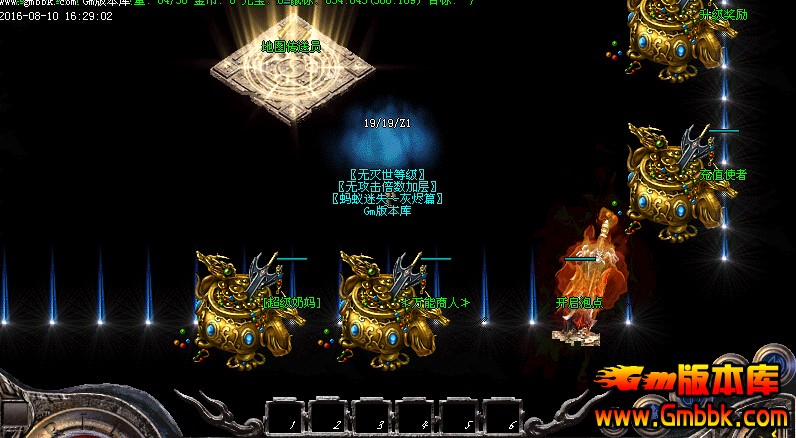Click hotbar slot number 3
The height and width of the screenshot is (438, 796).
point(372,416)
